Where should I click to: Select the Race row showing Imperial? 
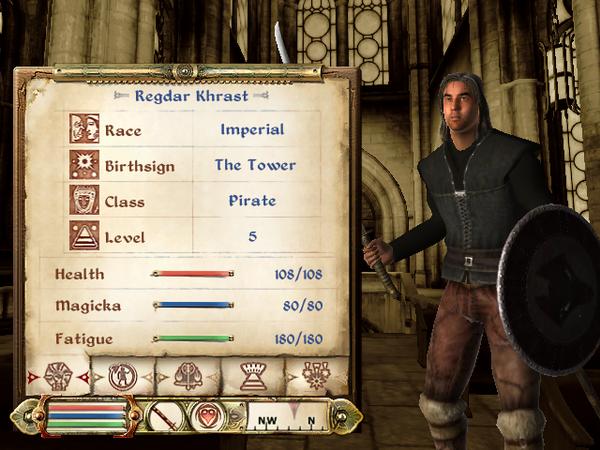click(x=190, y=129)
